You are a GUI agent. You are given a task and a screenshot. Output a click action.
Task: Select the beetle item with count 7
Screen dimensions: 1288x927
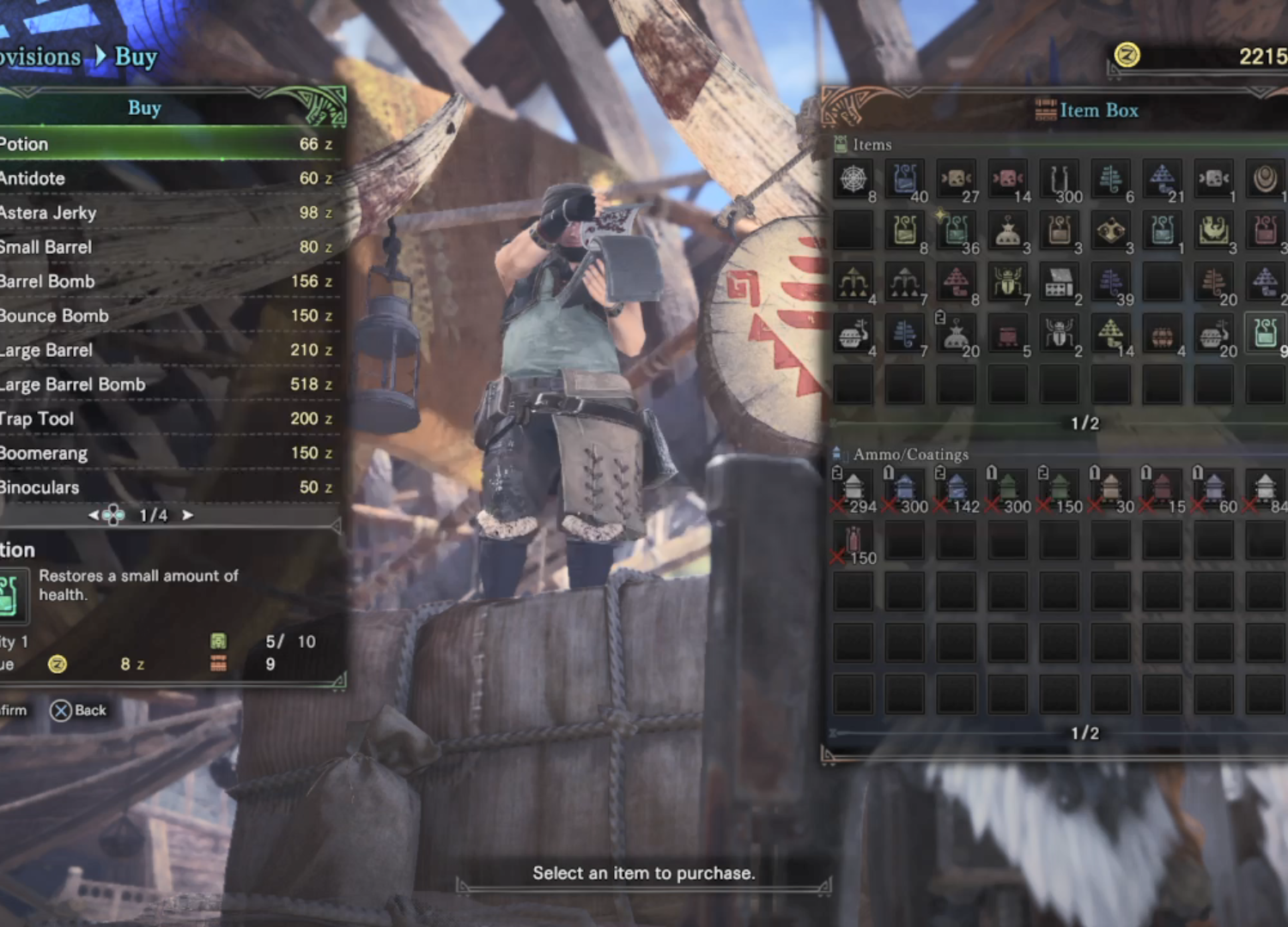pos(1007,282)
